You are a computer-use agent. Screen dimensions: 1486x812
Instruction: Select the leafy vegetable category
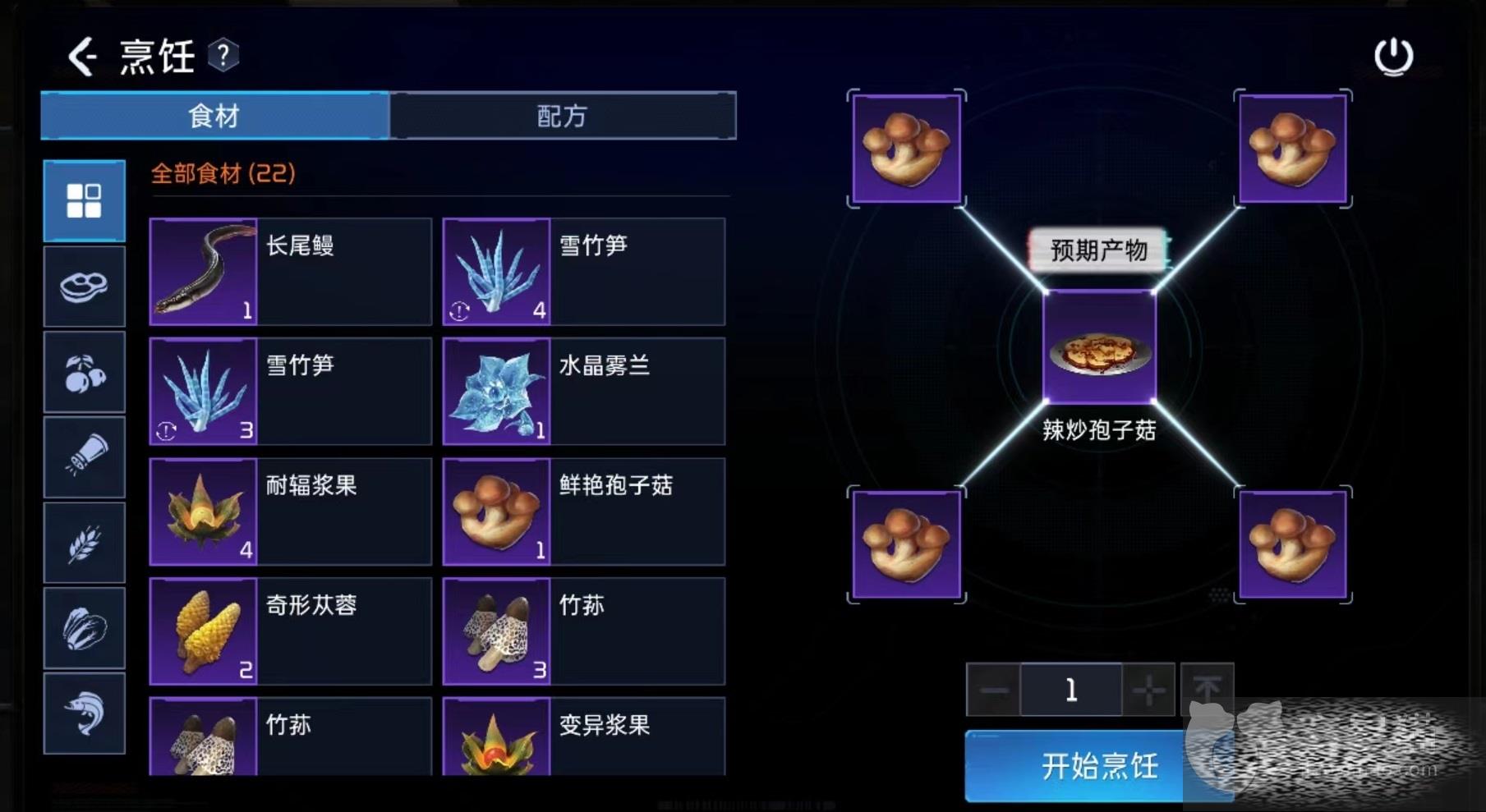(84, 628)
